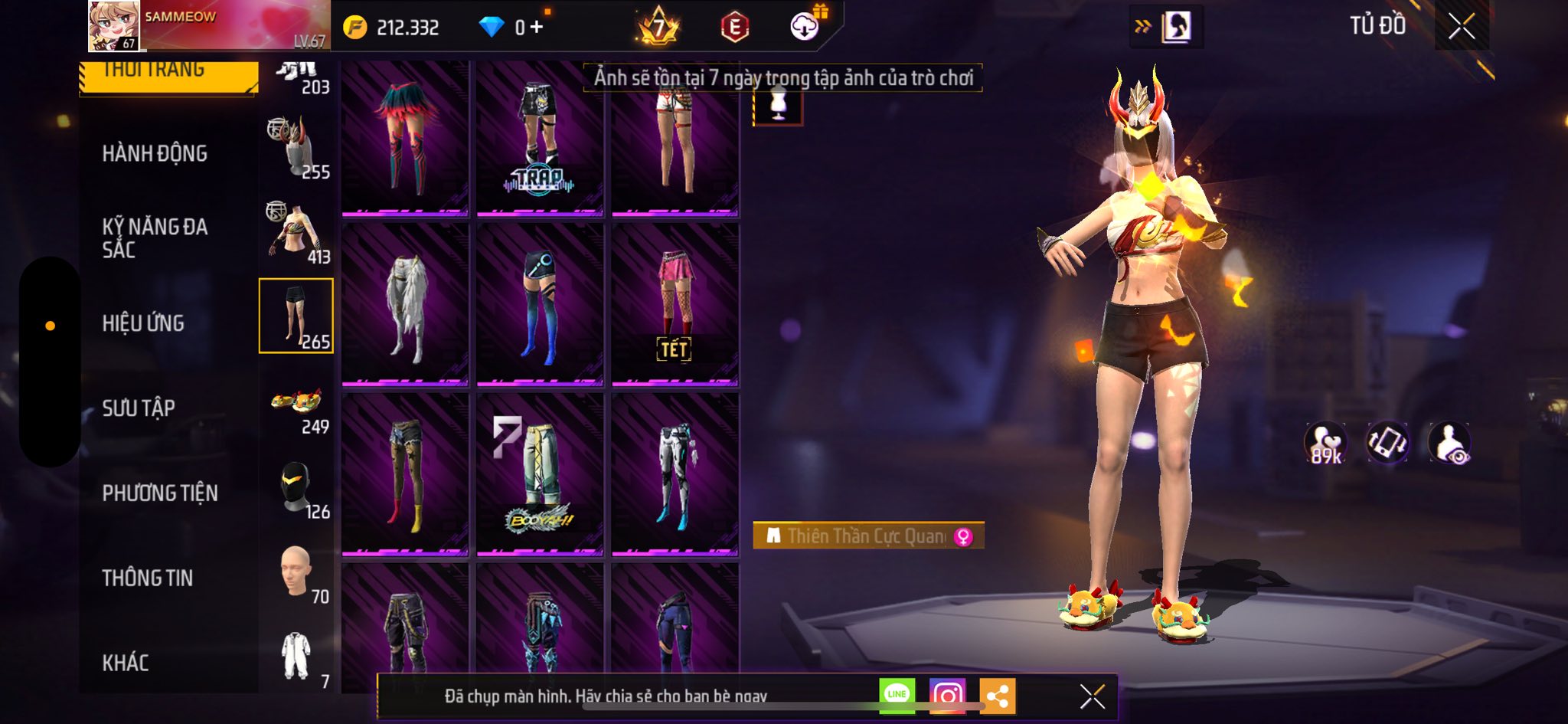Switch to the Kỹ Năng Đa Sắc tab
This screenshot has height=724, width=1568.
click(x=155, y=238)
